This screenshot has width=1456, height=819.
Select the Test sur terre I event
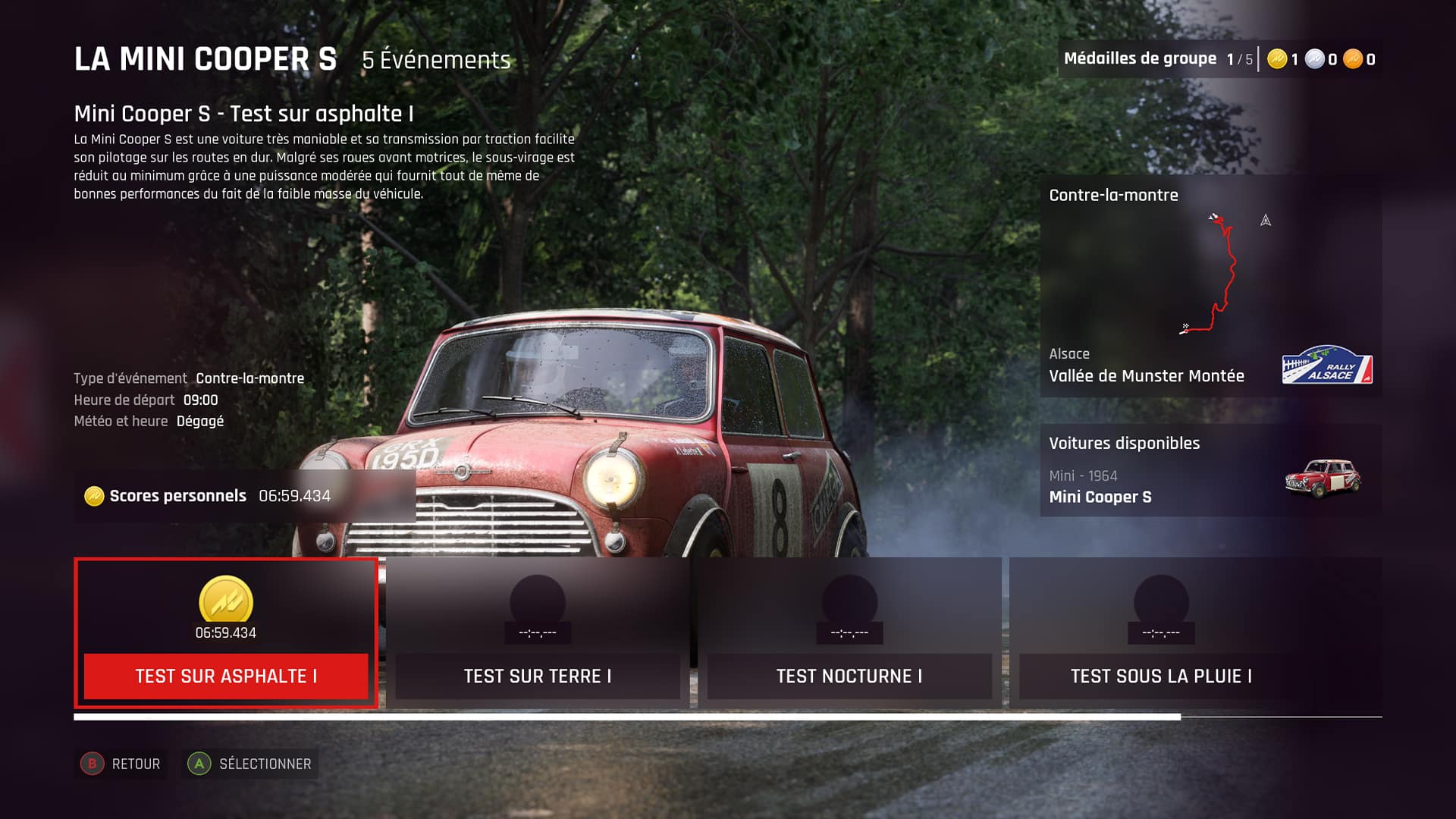539,676
